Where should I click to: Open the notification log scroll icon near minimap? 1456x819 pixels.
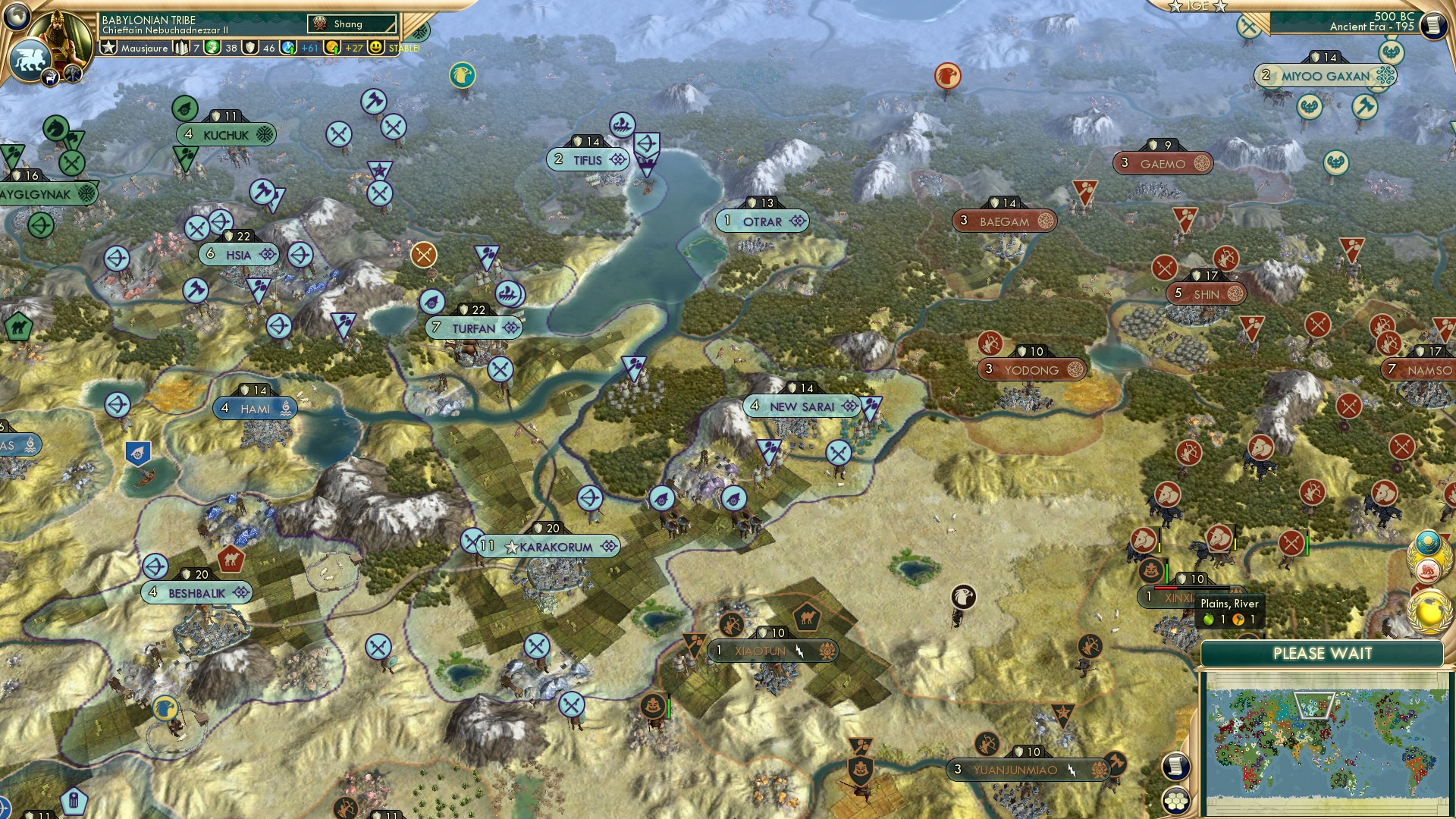(1176, 767)
